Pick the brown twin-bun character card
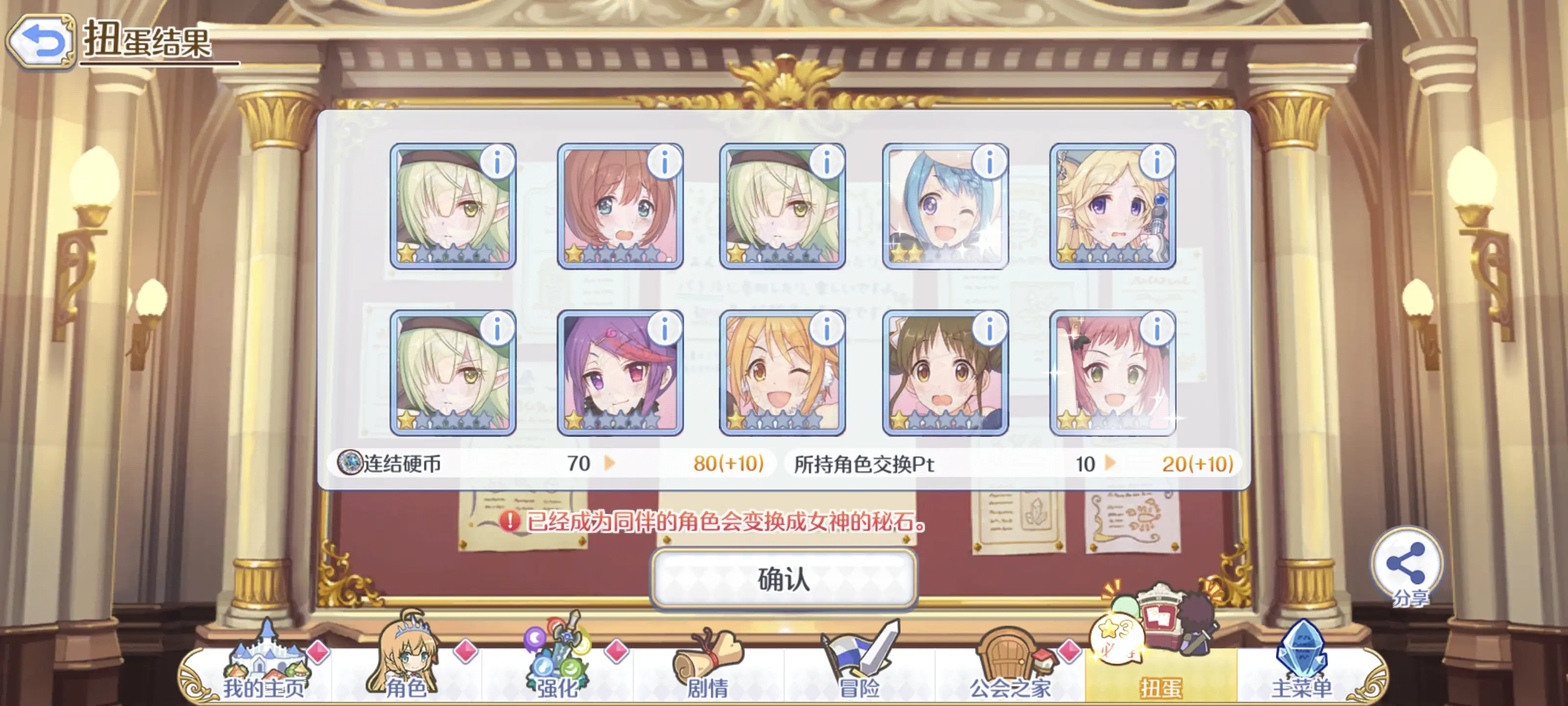 click(x=944, y=373)
